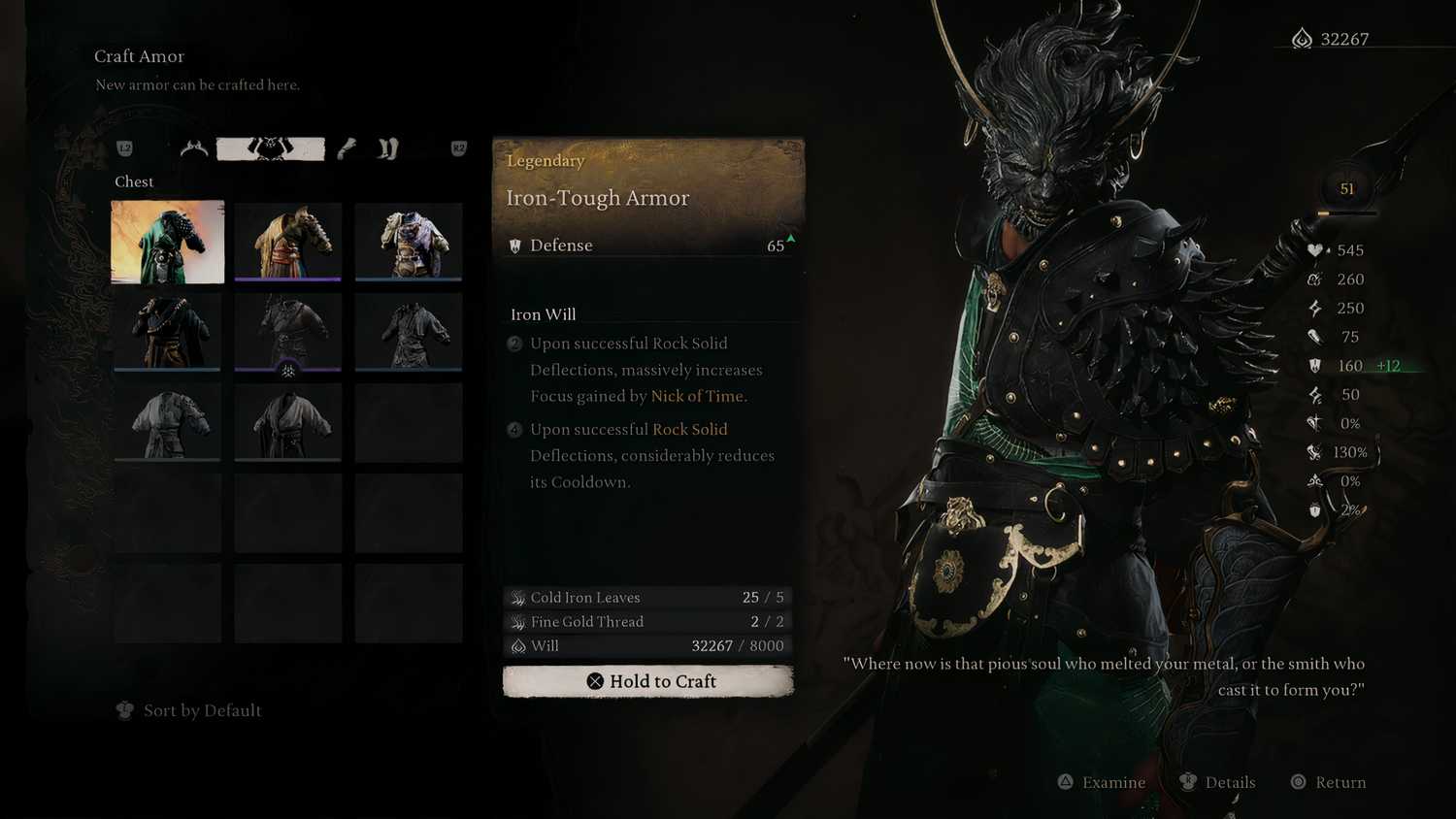Open the armor Details view

1217,782
